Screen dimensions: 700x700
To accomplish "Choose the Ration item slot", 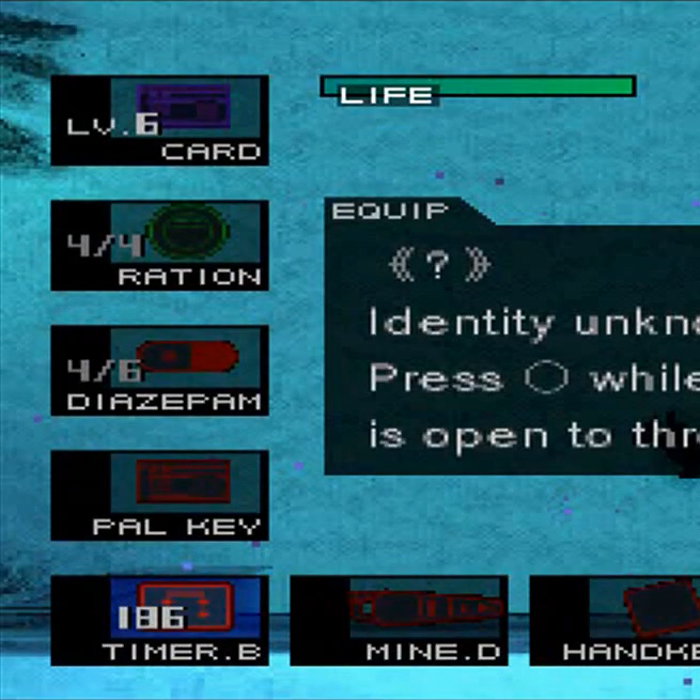I will [160, 246].
